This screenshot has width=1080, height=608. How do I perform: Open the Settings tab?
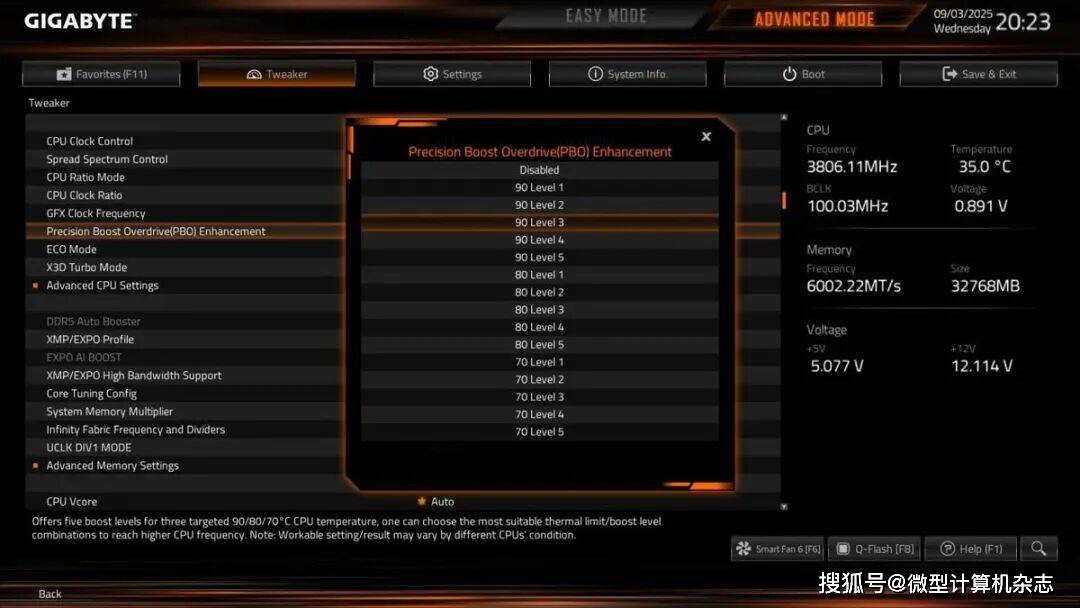[452, 74]
